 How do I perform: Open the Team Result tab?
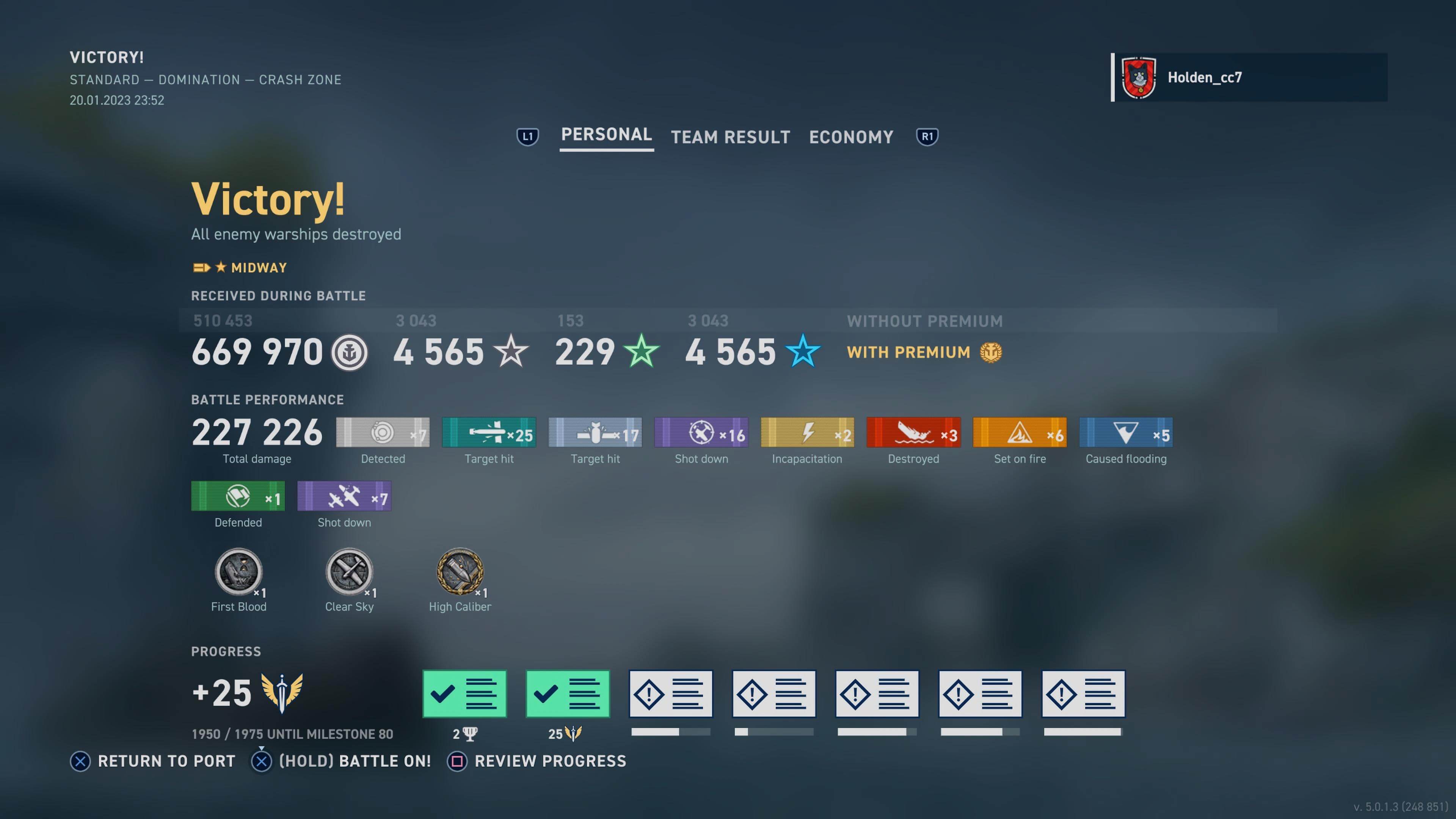(730, 137)
